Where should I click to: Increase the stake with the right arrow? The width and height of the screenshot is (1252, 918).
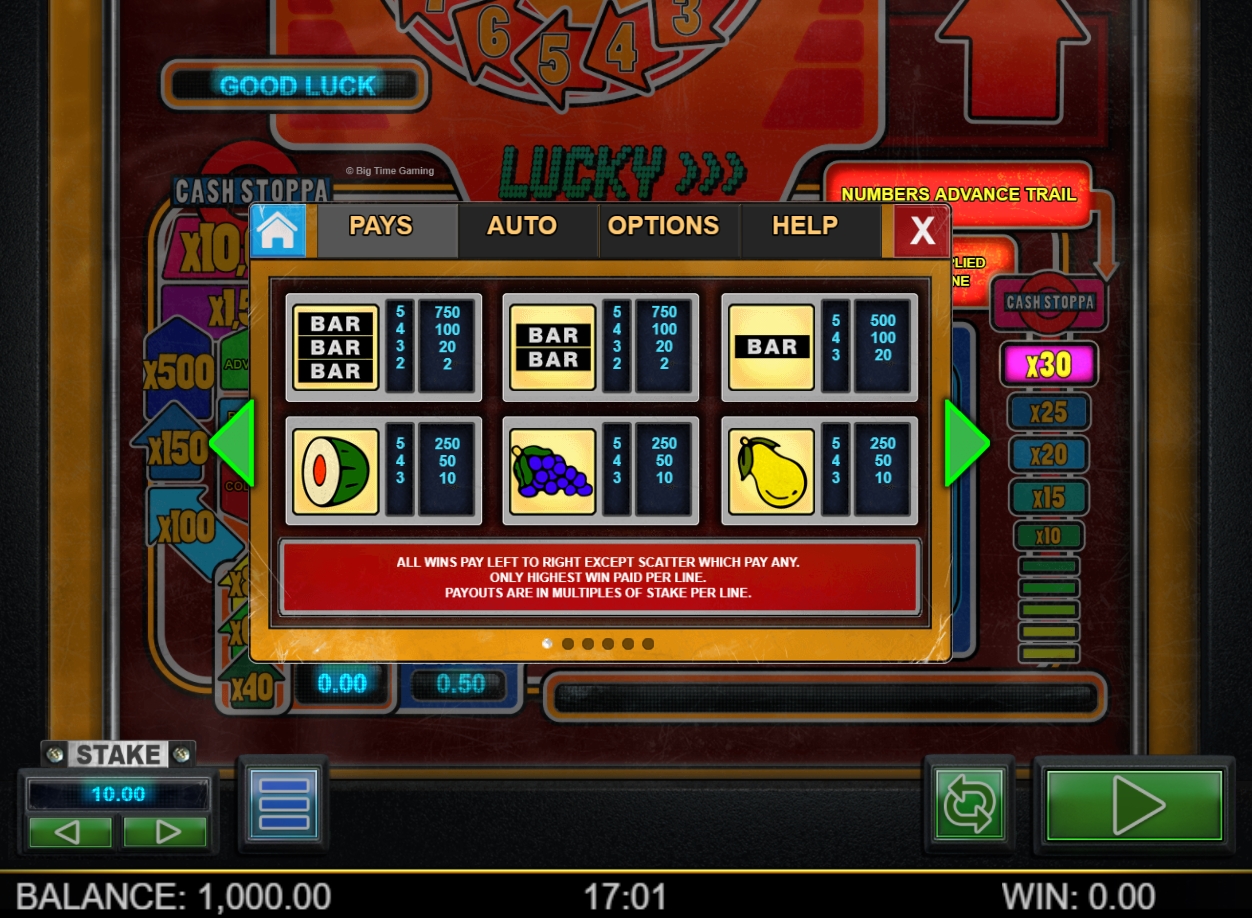click(x=166, y=831)
